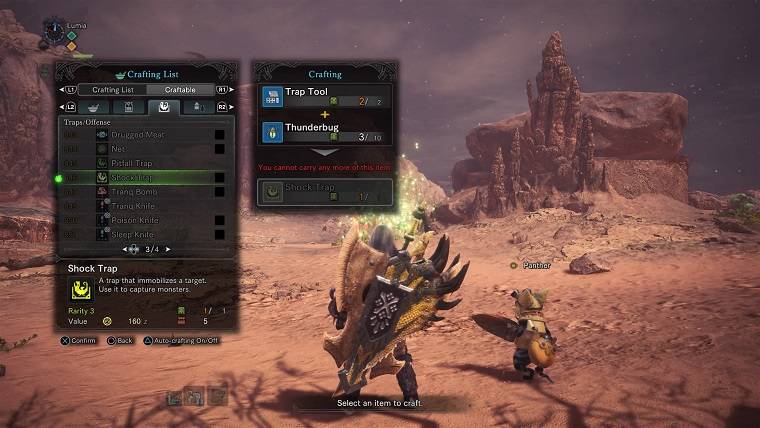This screenshot has height=428, width=760.
Task: Open the mortar bowl category tab
Action: pyautogui.click(x=93, y=106)
